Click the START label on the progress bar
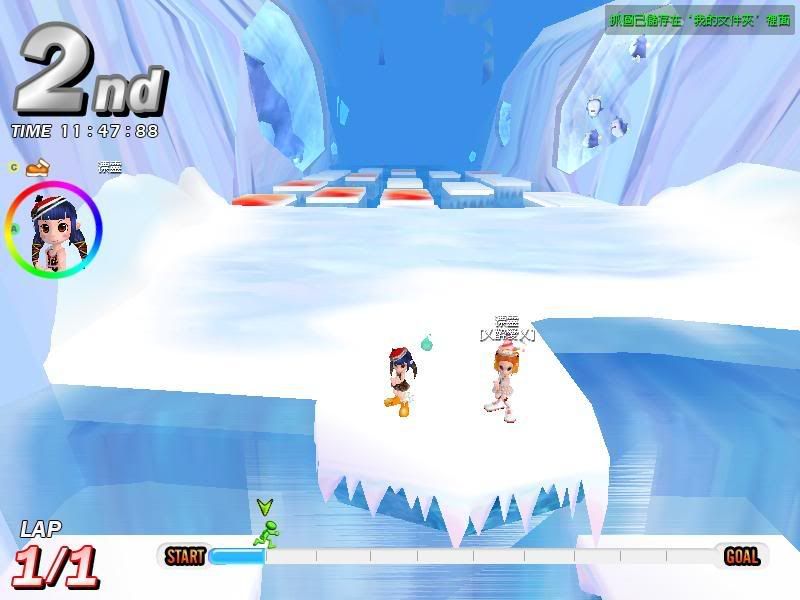Image resolution: width=800 pixels, height=600 pixels. 185,556
